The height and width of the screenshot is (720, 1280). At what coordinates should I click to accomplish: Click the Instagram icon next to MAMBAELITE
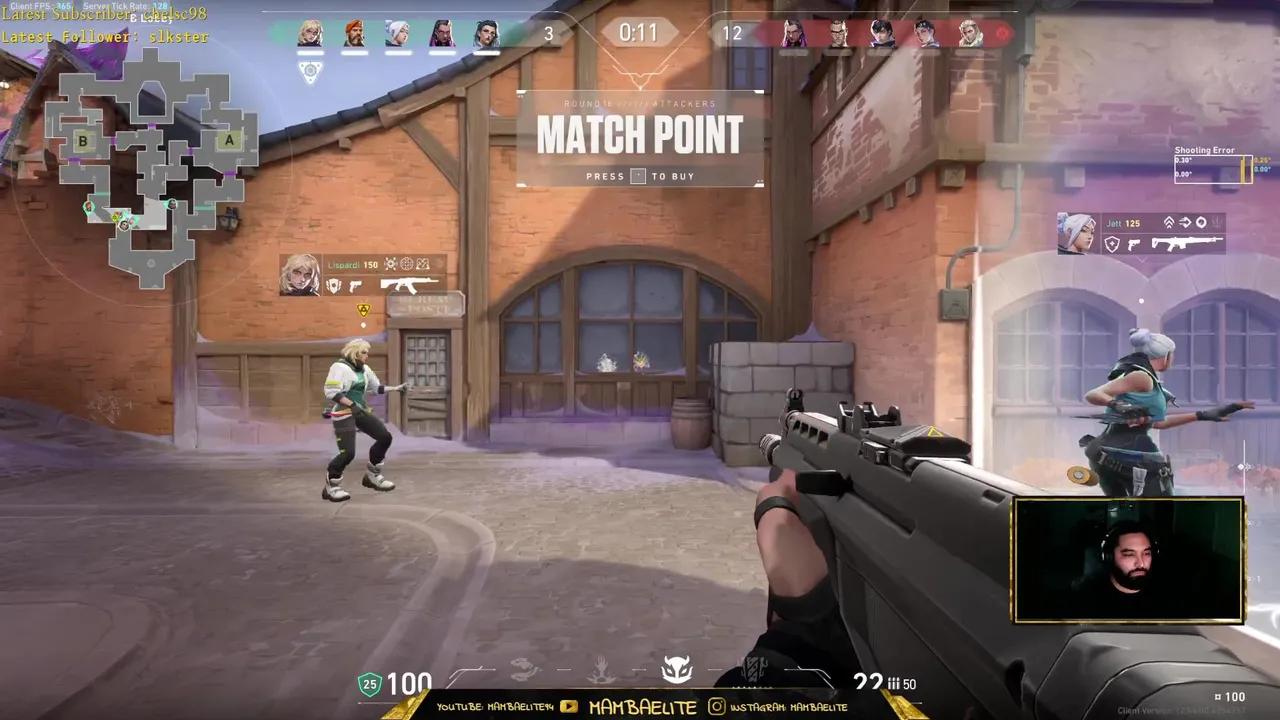[x=716, y=707]
